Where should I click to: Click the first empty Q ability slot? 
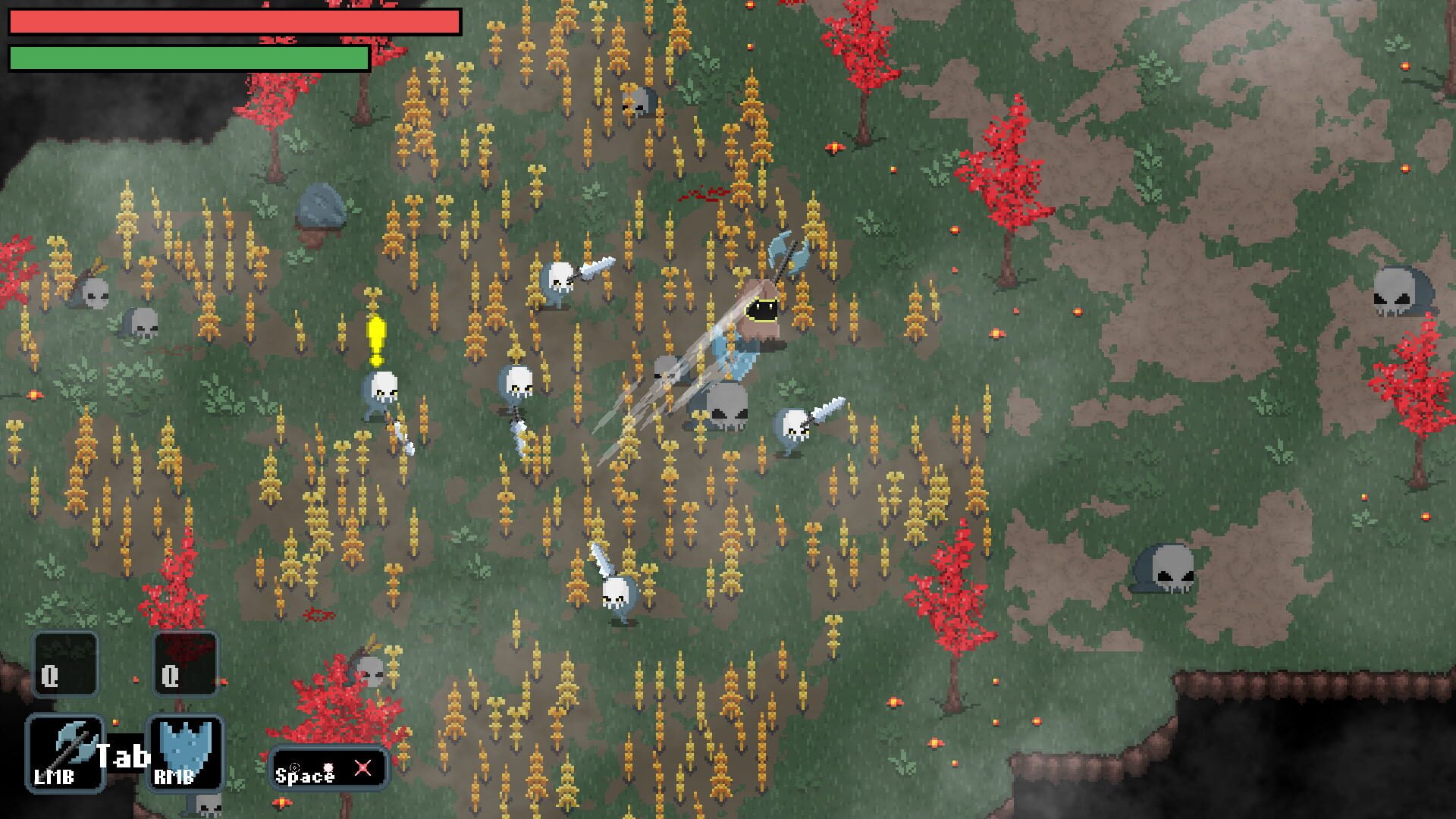(64, 664)
